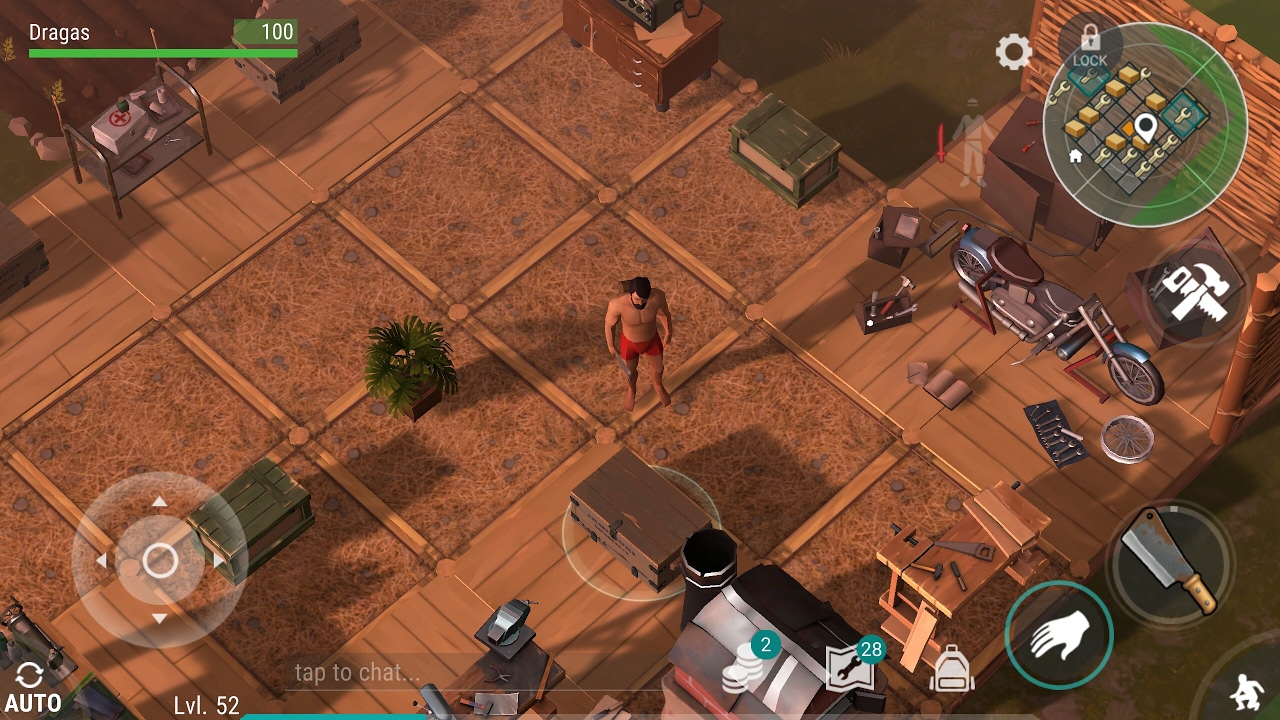Tap the hand interact button

click(x=1059, y=635)
